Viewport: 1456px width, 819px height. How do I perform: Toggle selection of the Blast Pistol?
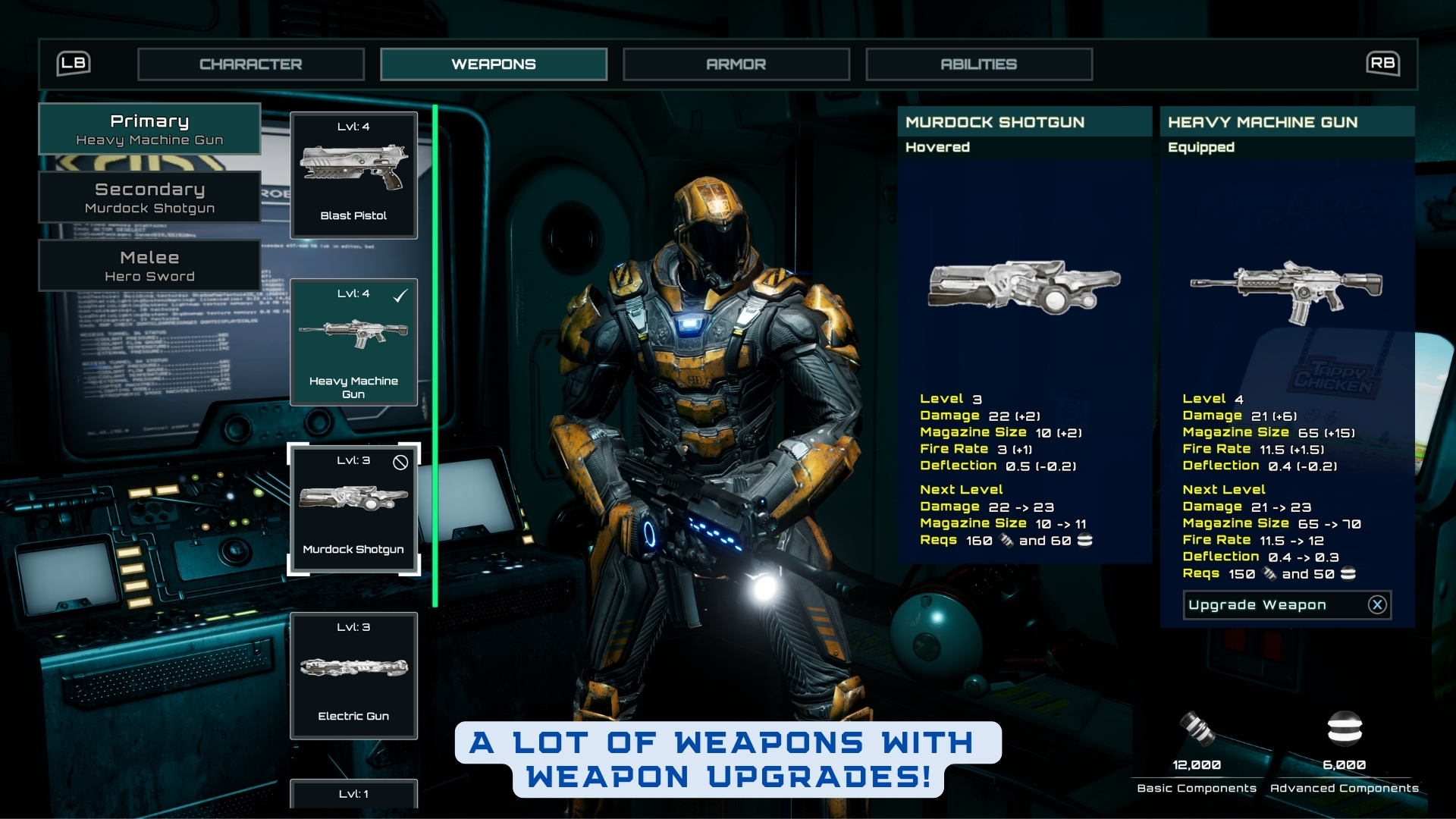[353, 174]
